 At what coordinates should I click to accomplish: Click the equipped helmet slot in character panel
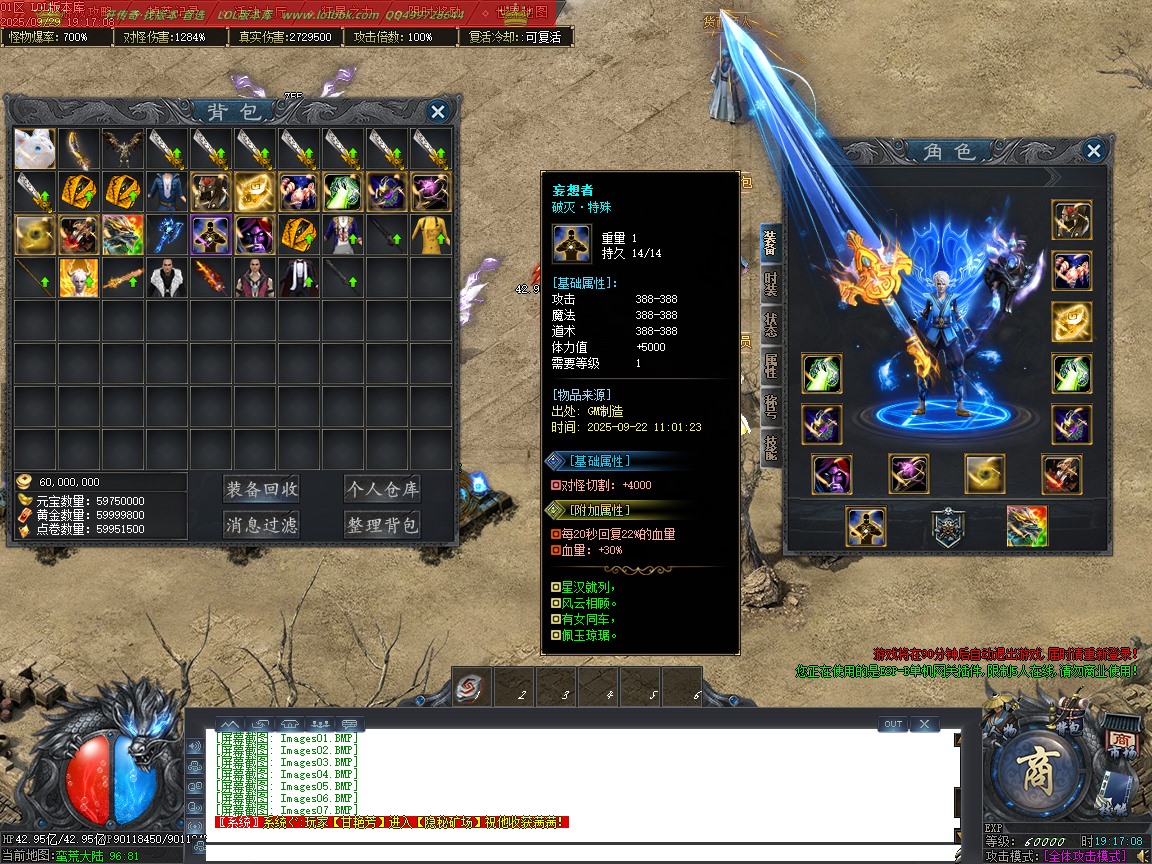[x=1071, y=220]
